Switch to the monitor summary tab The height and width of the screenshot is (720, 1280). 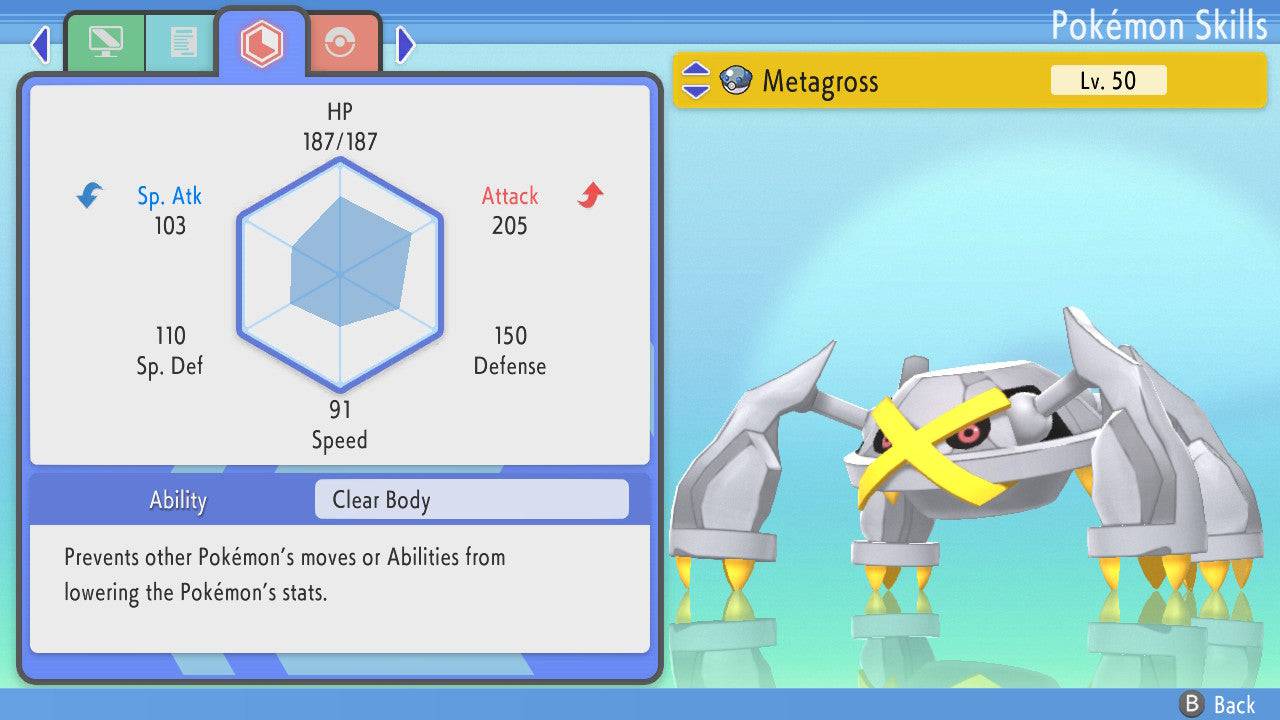coord(105,42)
